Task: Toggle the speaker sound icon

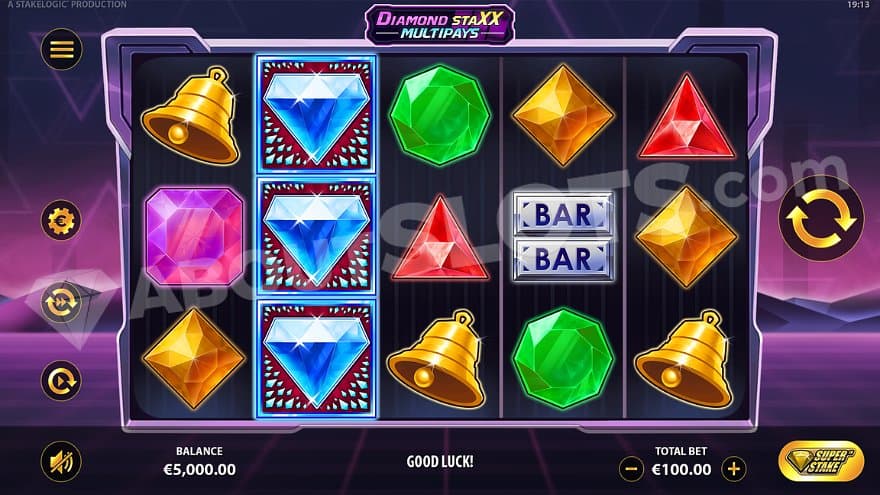Action: [x=61, y=461]
